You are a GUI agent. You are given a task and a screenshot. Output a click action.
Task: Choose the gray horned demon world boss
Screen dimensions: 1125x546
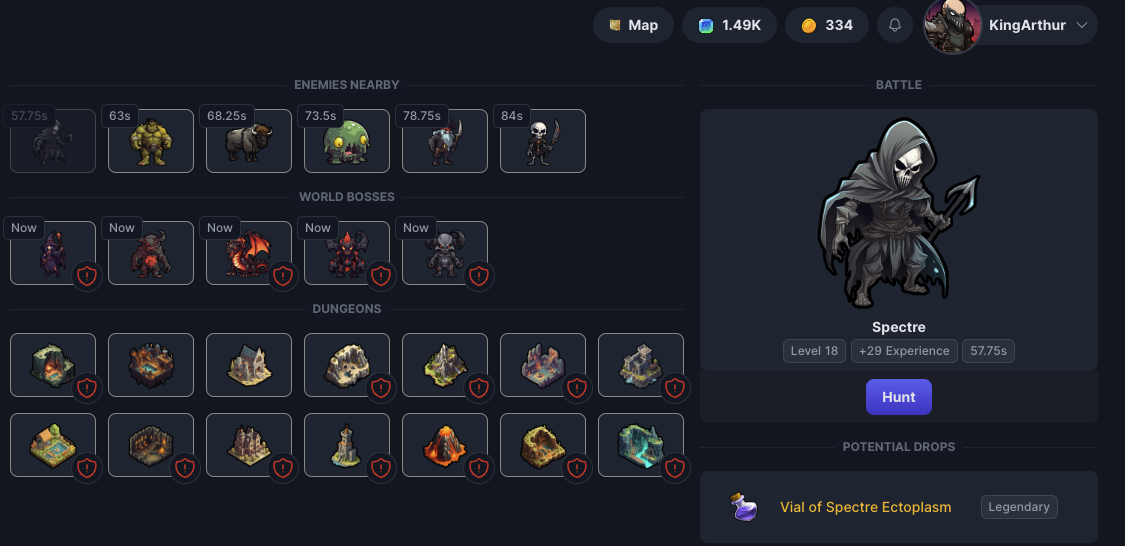pyautogui.click(x=445, y=253)
